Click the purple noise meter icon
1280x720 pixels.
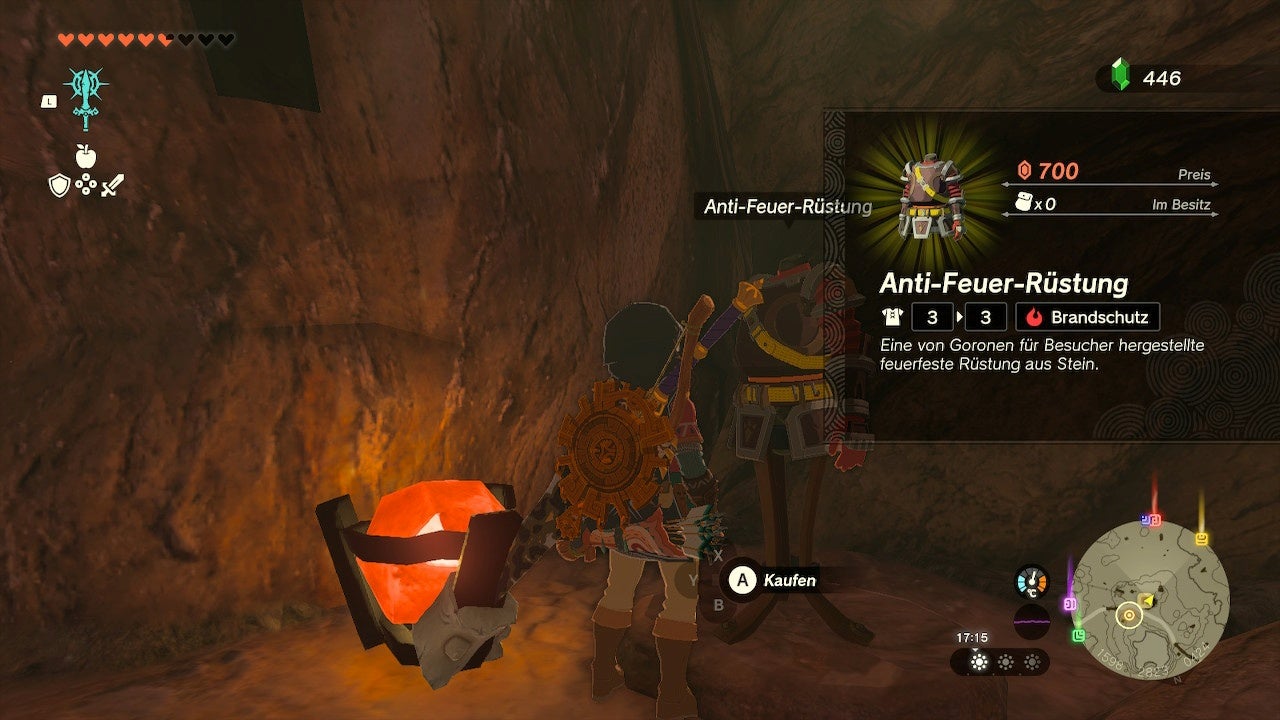tap(1032, 622)
